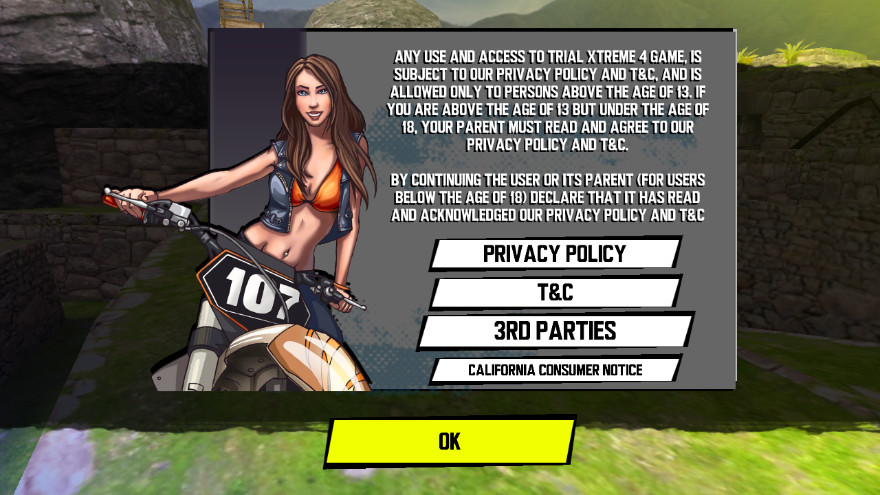
Task: Read the California Consumer Notice
Action: [555, 370]
